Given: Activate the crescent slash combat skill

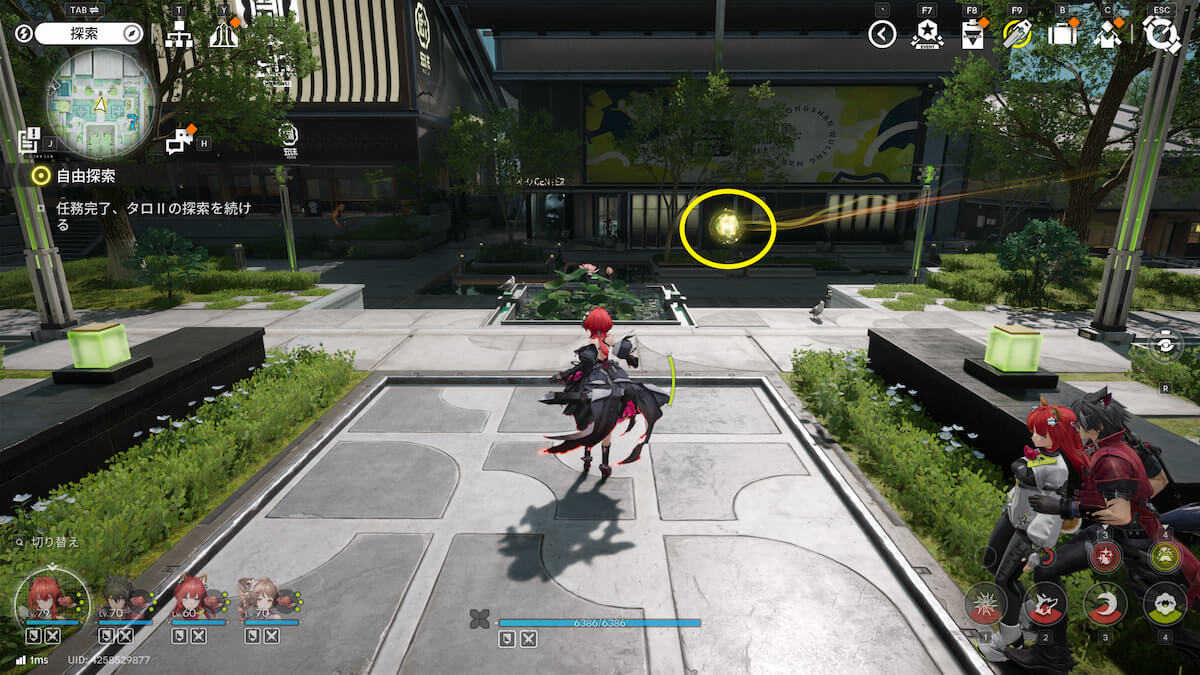Looking at the screenshot, I should click(1105, 603).
